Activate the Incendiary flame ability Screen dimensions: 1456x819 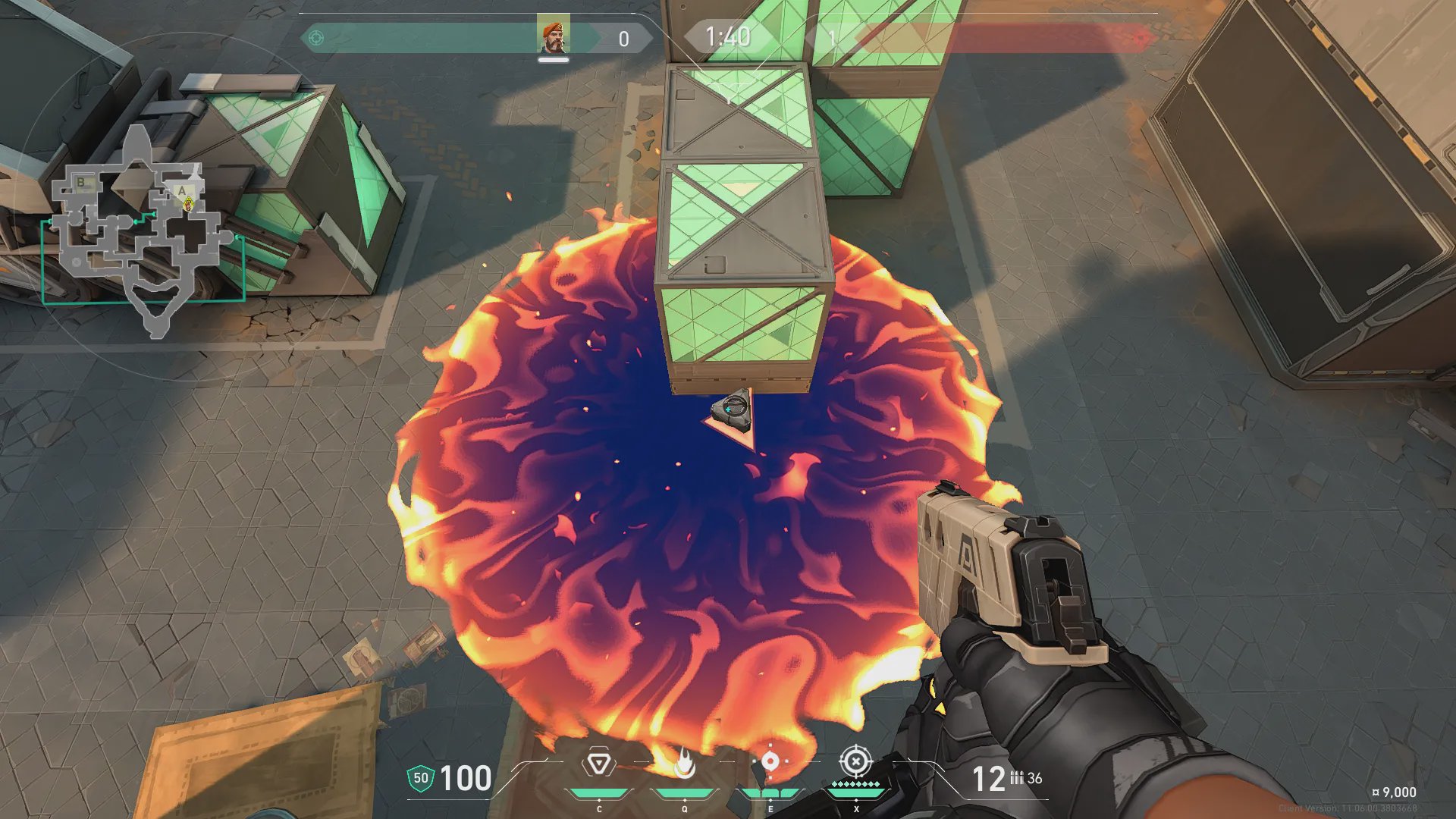684,764
